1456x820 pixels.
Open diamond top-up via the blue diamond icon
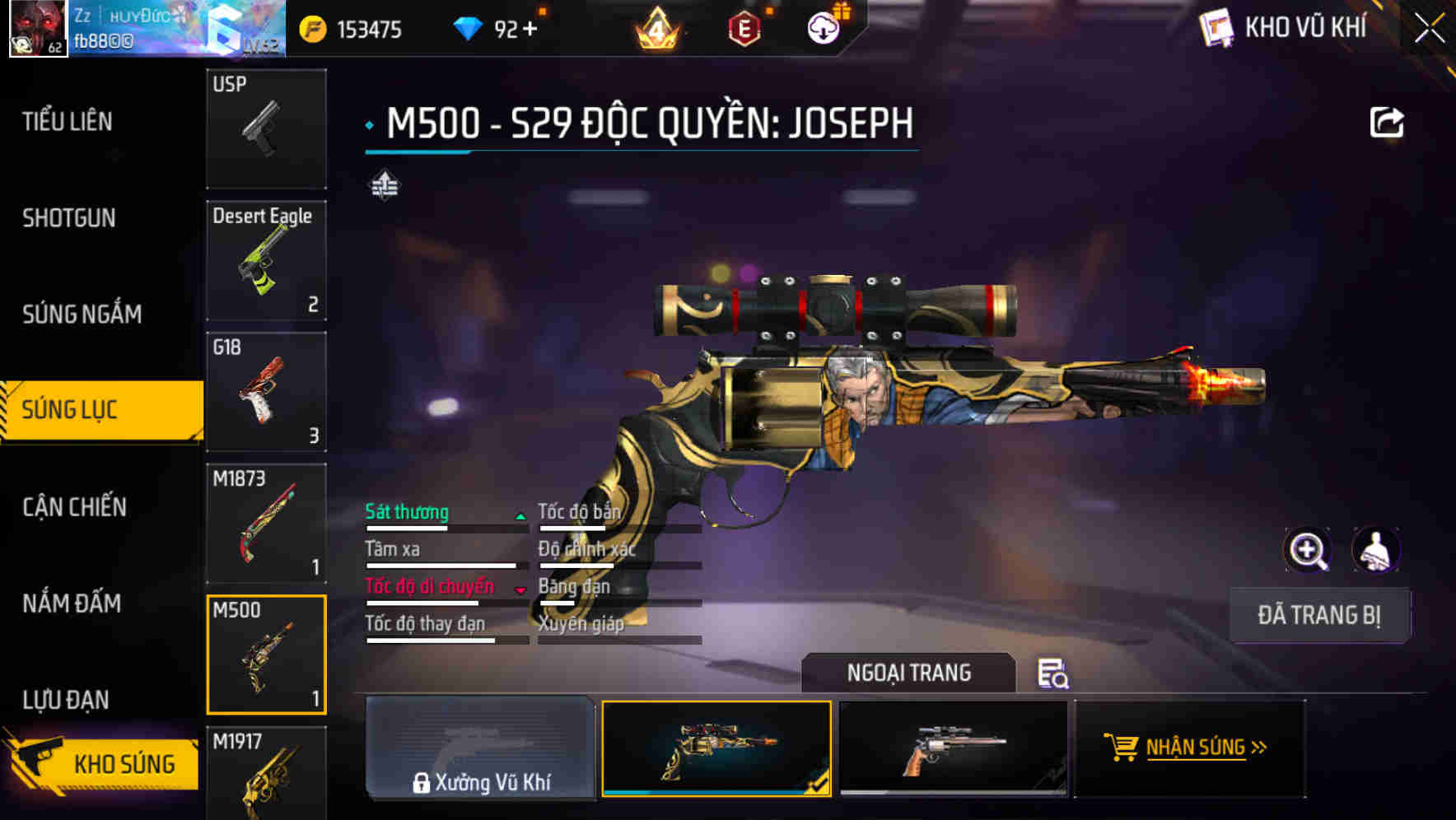pyautogui.click(x=468, y=28)
